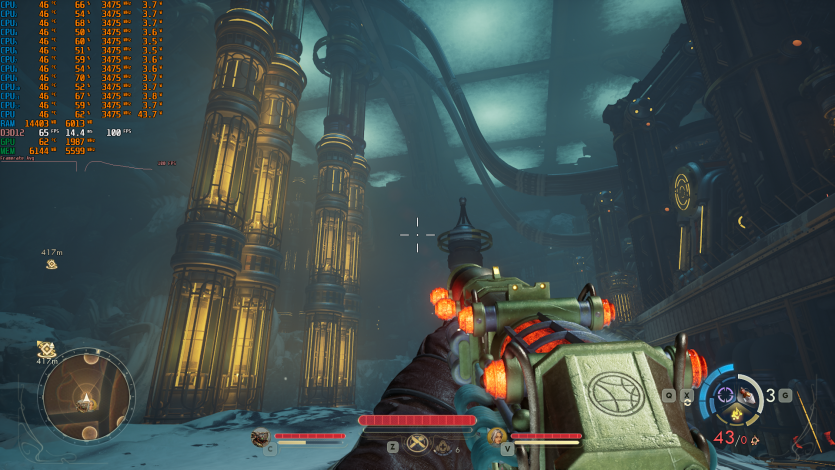This screenshot has height=470, width=835.
Task: Select the creature companion portrait
Action: 260,436
